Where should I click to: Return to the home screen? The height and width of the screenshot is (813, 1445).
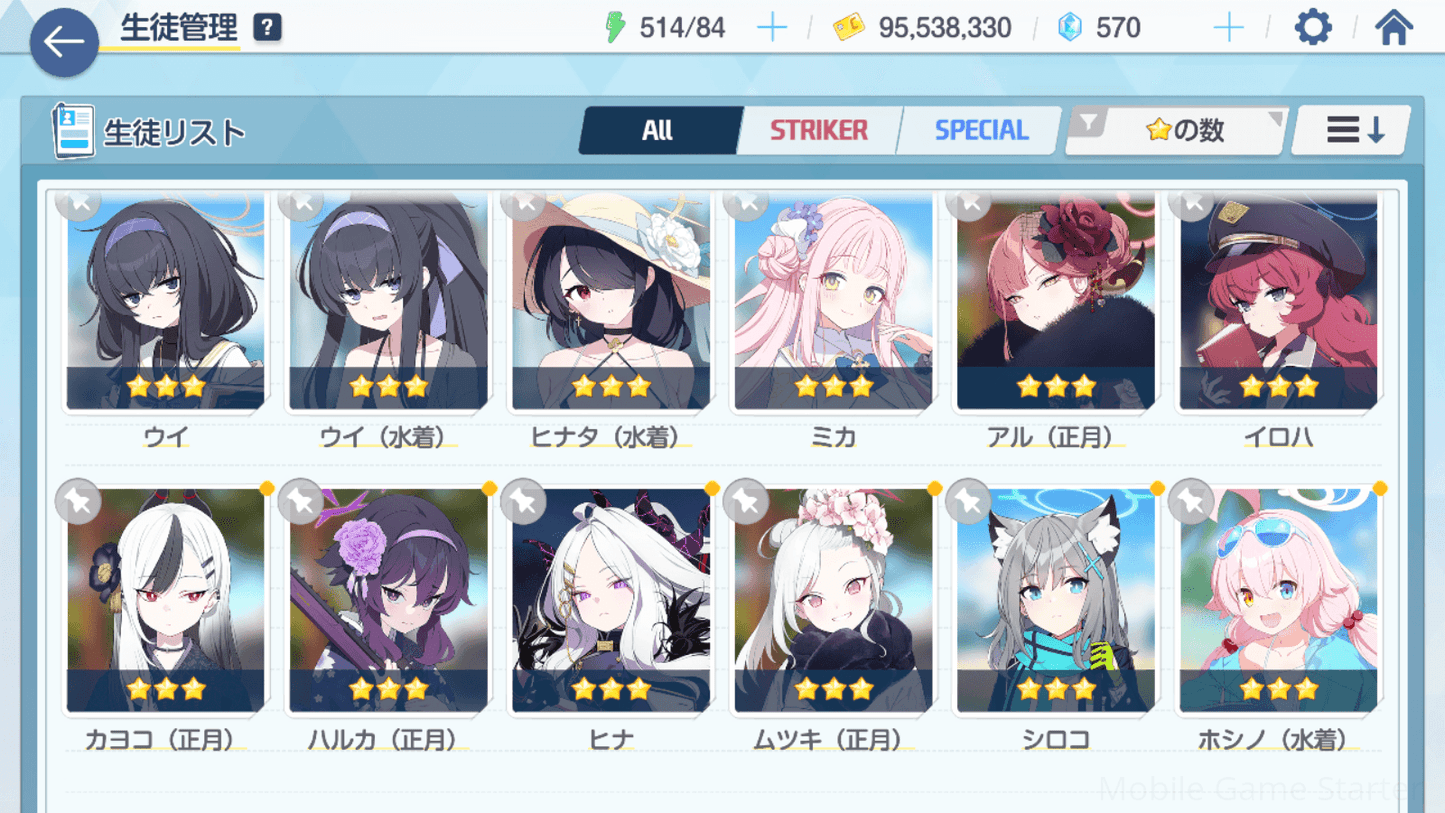pyautogui.click(x=1393, y=27)
